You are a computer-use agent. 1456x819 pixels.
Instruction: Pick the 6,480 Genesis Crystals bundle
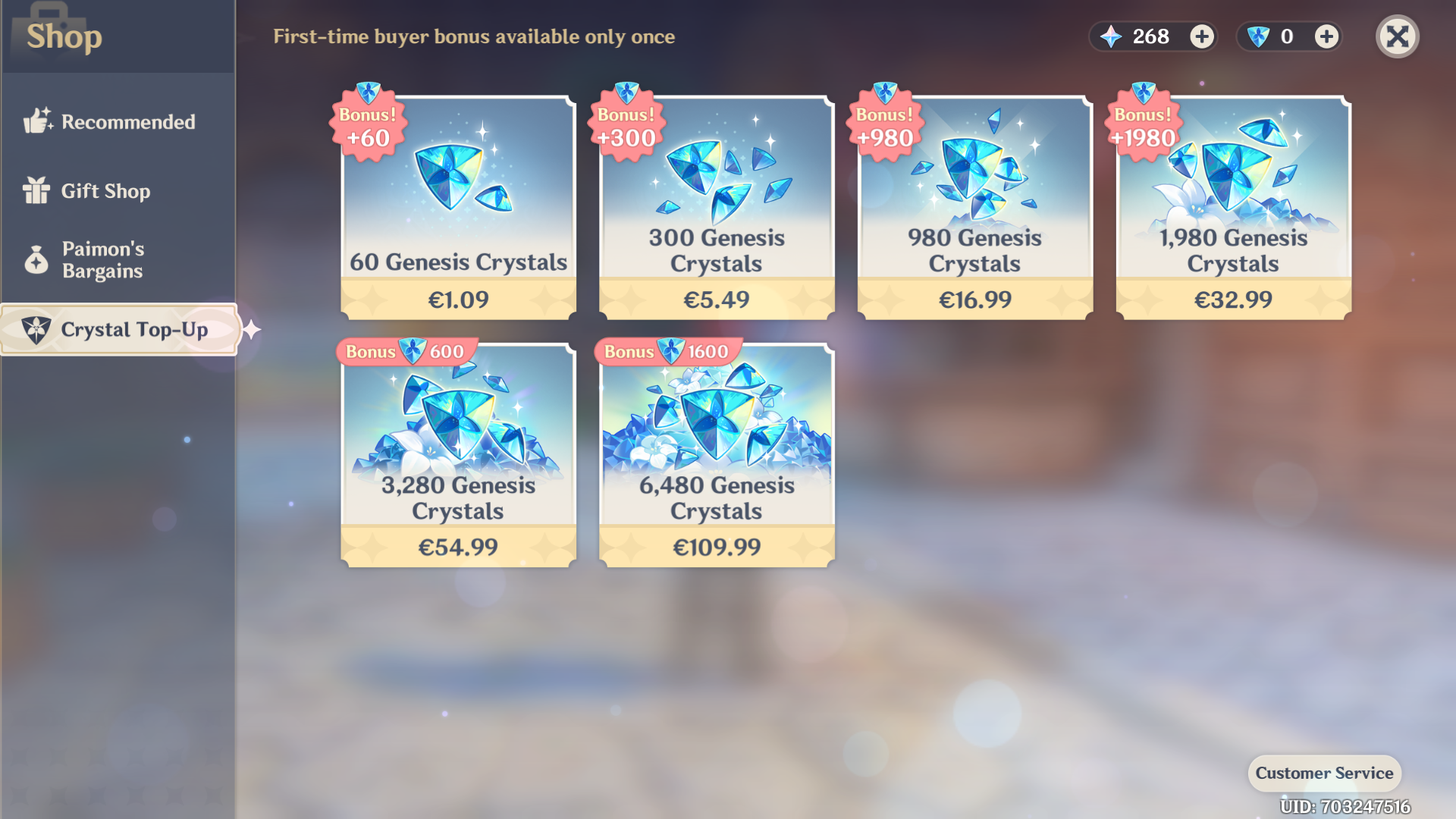[717, 455]
